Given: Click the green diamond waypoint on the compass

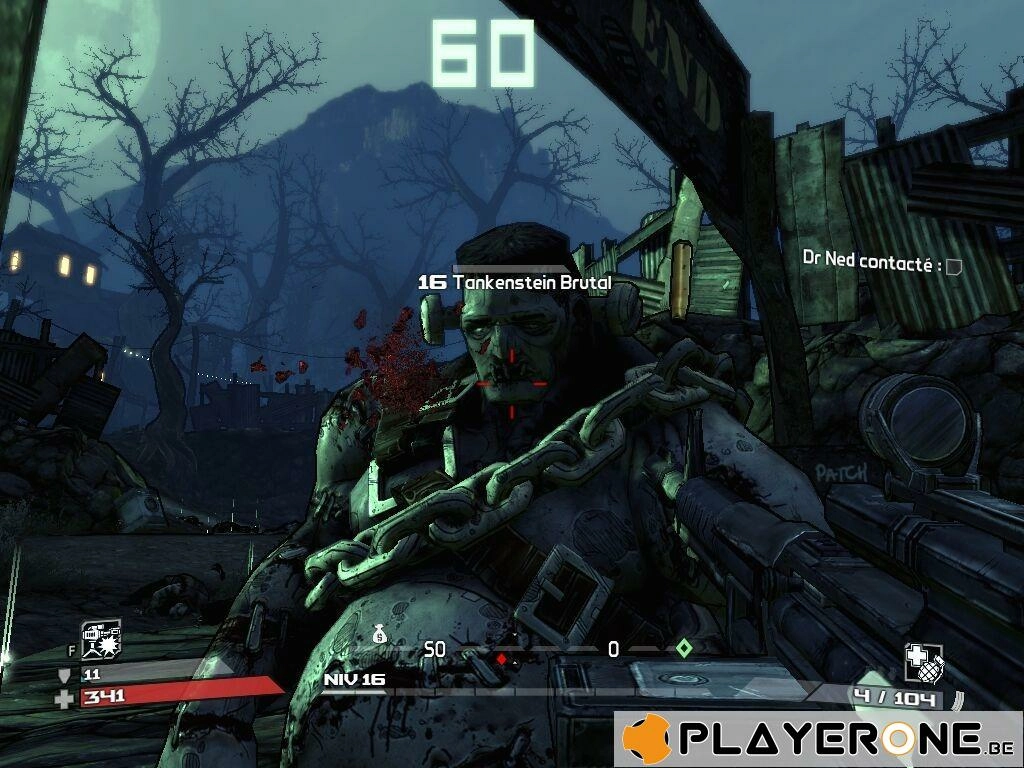Looking at the screenshot, I should 684,648.
